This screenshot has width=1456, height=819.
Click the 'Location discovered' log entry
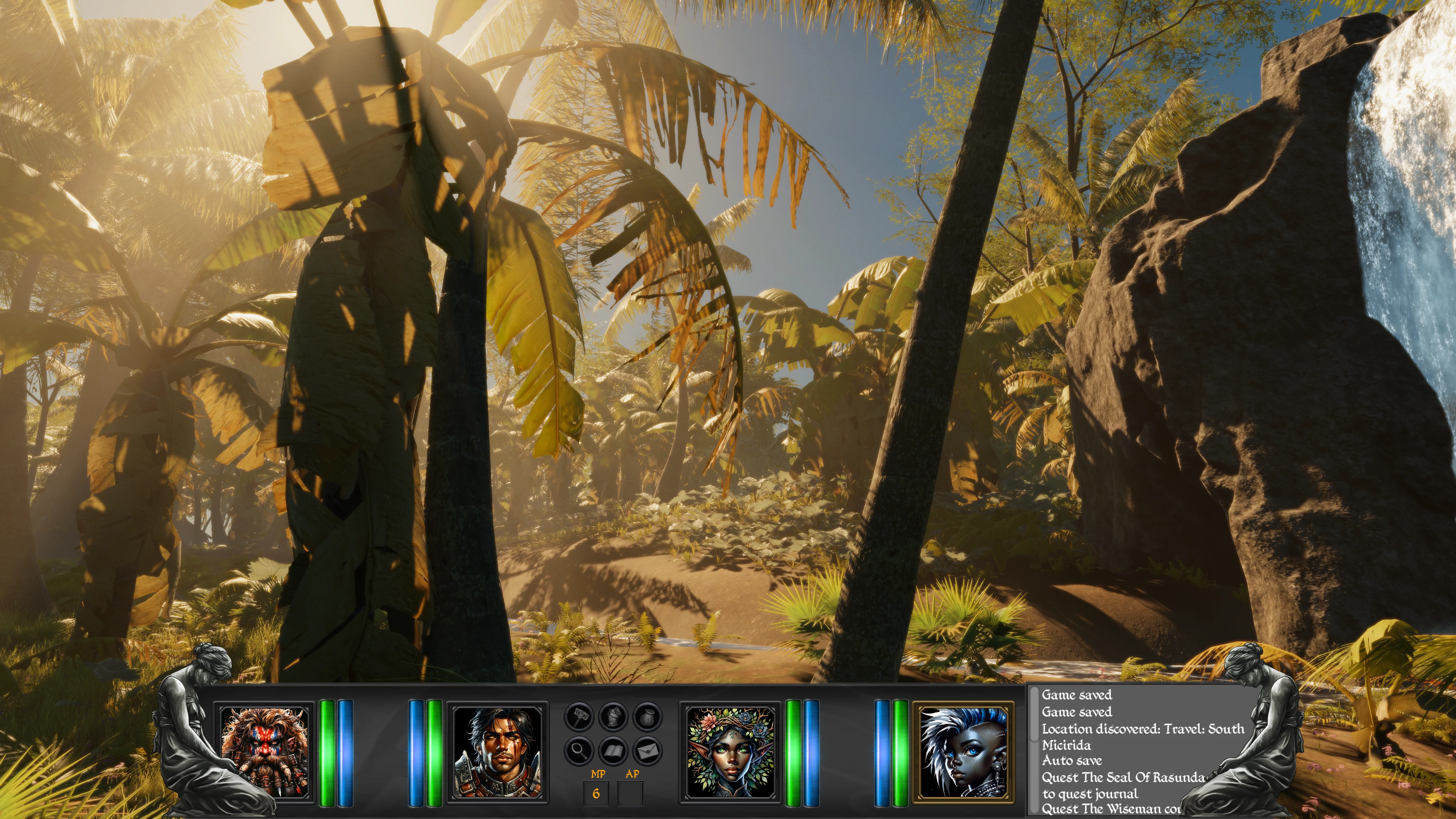[x=1142, y=729]
